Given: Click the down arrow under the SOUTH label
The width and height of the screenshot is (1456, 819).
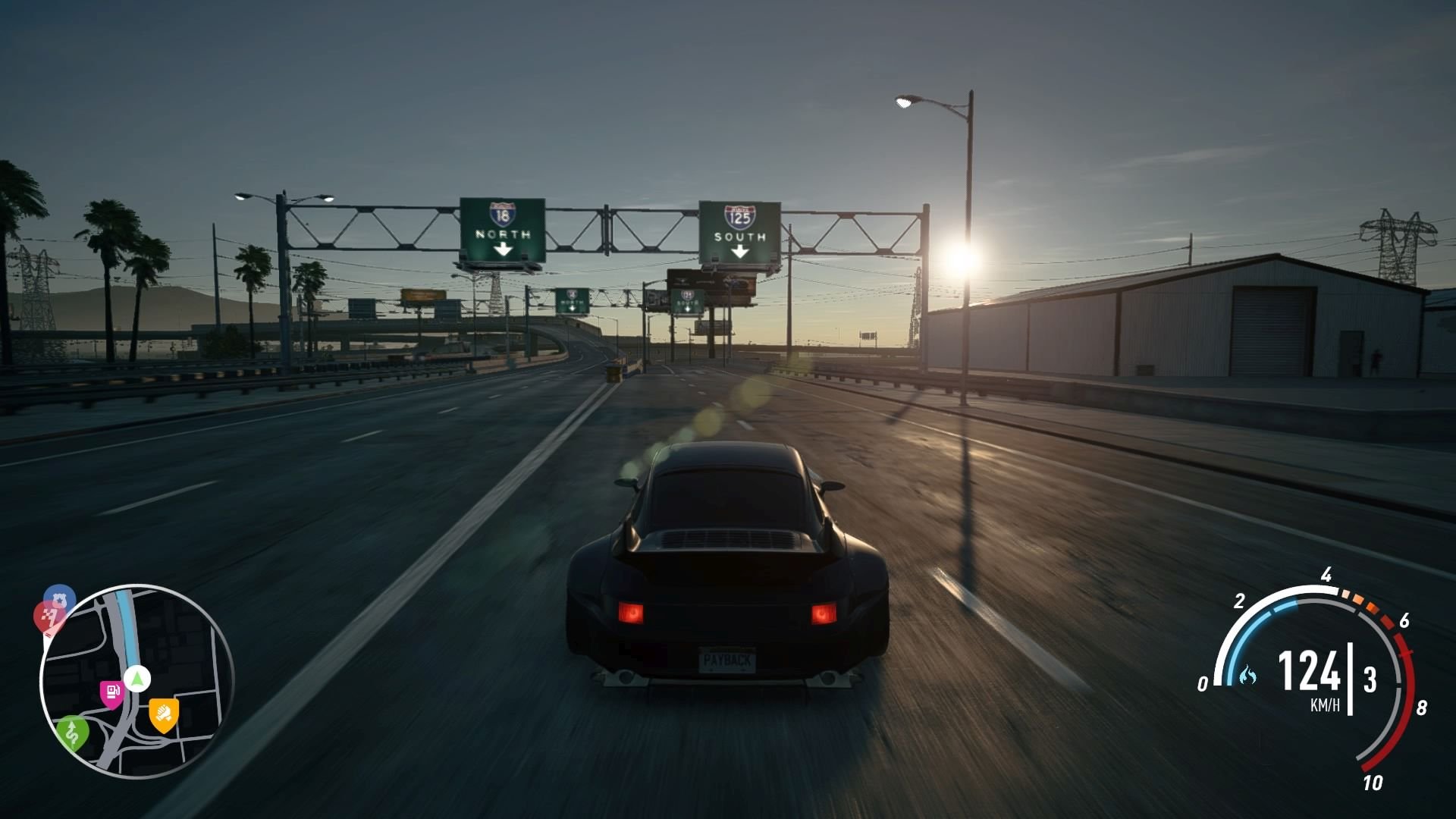Looking at the screenshot, I should coord(739,253).
